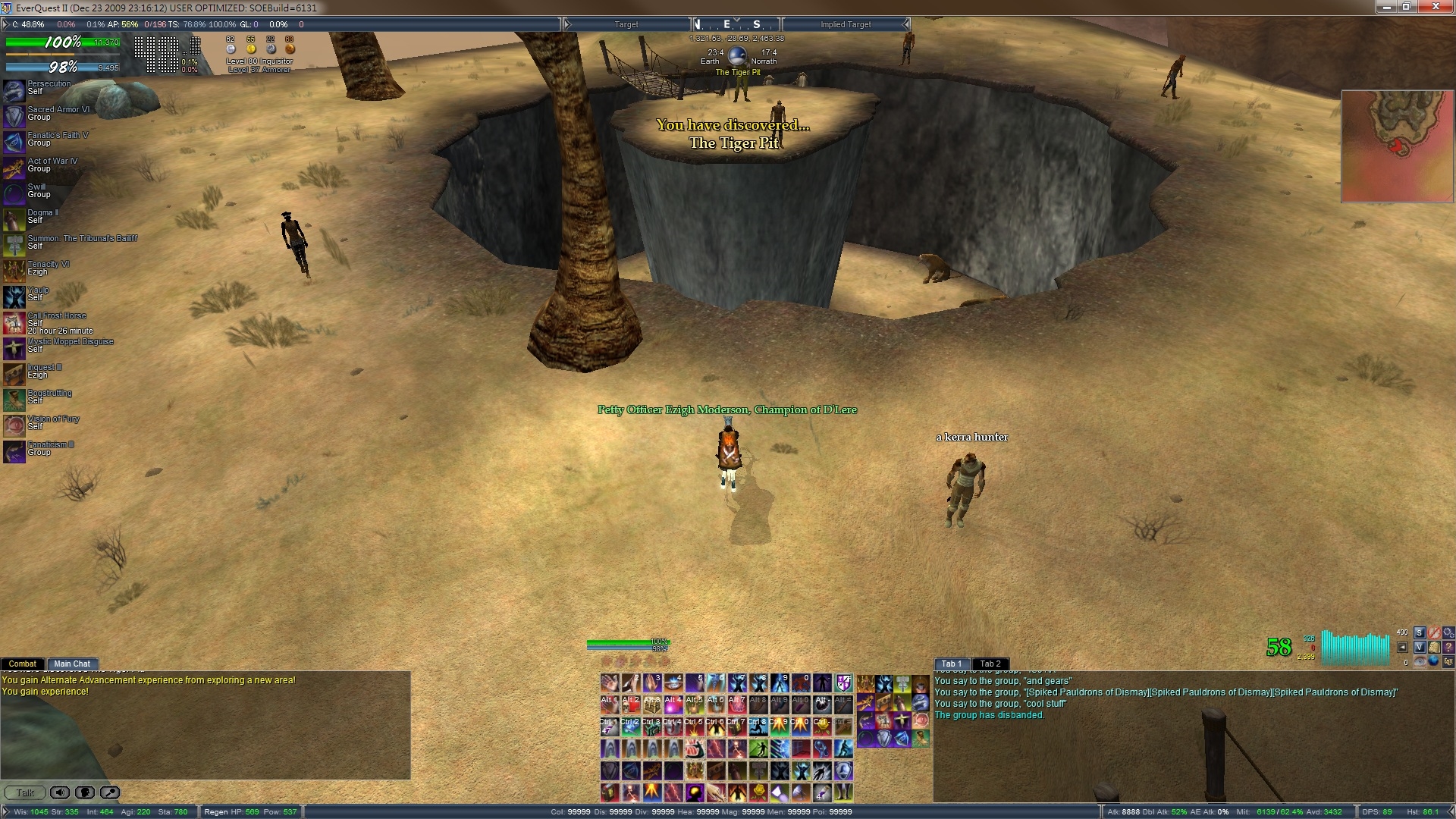Activate the Alt 3 treasure chest slot
Viewport: 1456px width, 819px height.
(652, 705)
